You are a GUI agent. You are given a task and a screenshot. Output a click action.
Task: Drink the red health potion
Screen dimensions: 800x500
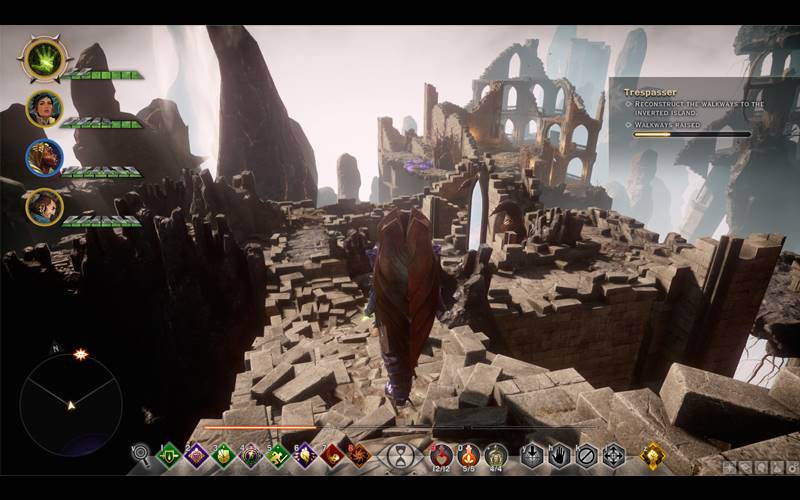coord(441,456)
